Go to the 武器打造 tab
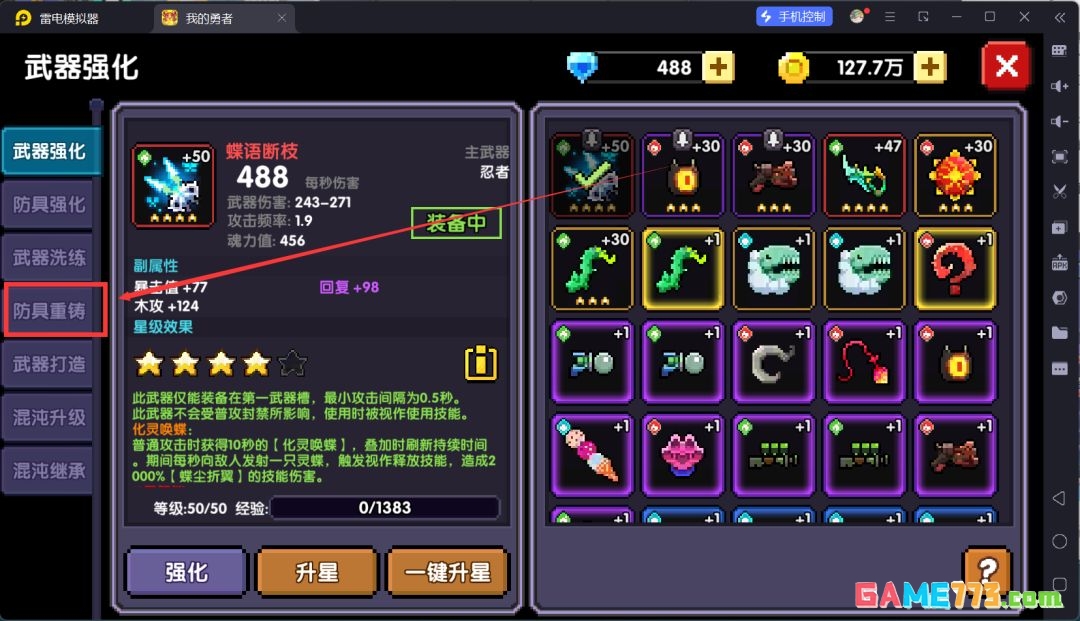Viewport: 1080px width, 621px height. click(48, 365)
